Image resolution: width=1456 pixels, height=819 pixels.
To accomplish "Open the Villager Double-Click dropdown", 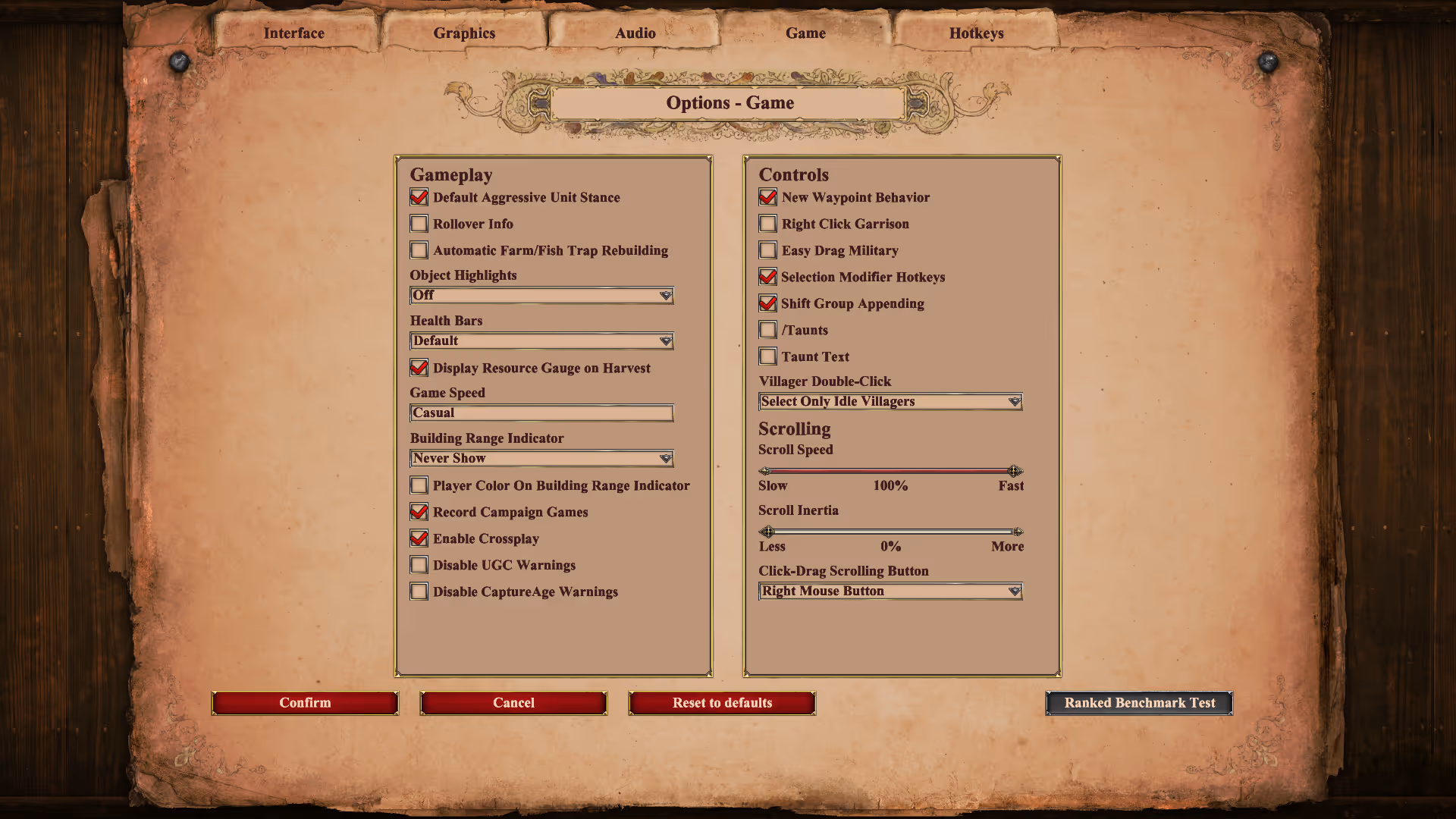I will 890,401.
